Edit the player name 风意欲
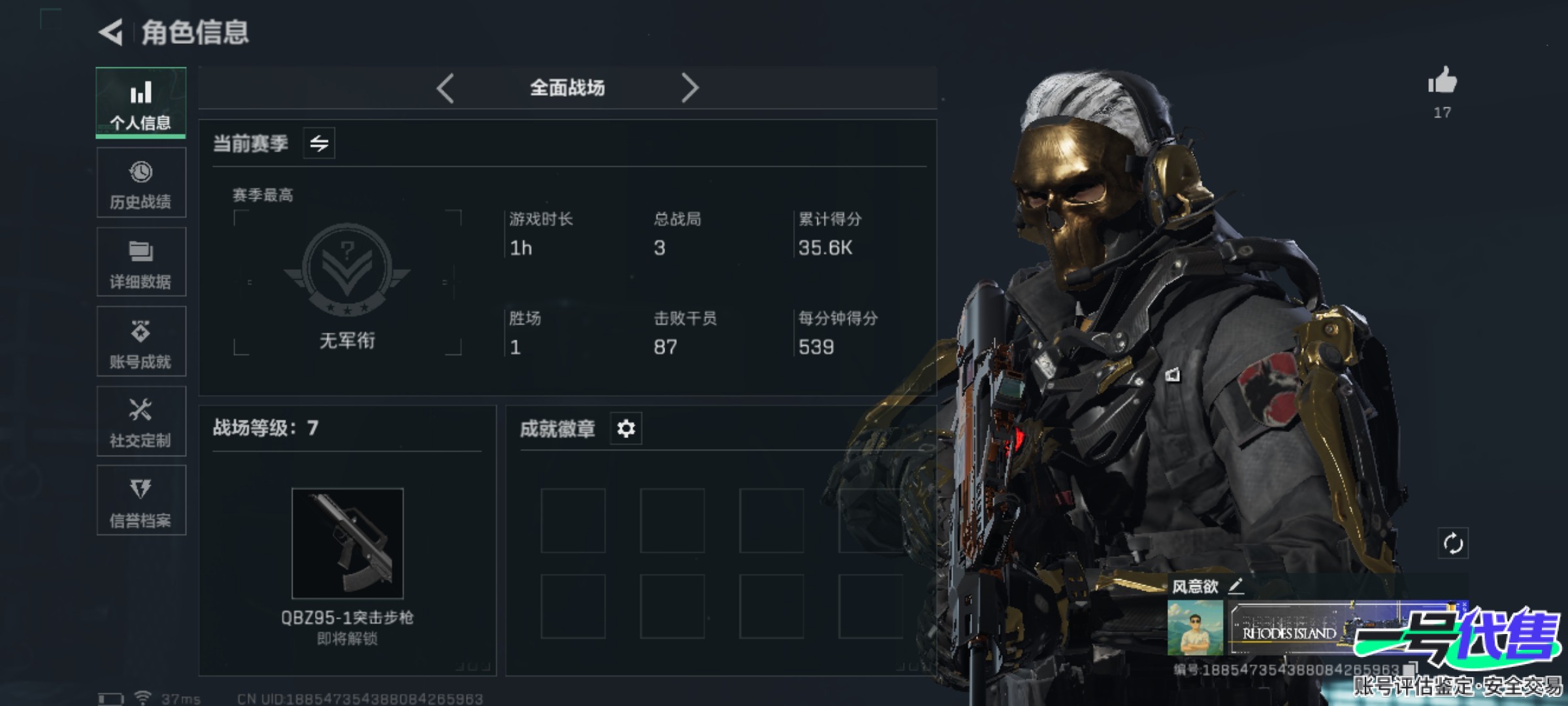The image size is (1568, 706). point(1235,586)
